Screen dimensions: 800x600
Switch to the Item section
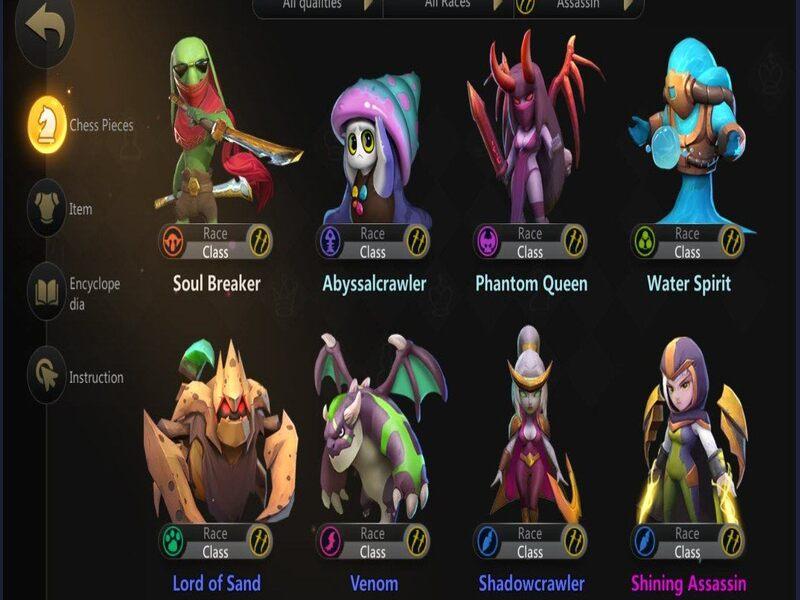[46, 208]
